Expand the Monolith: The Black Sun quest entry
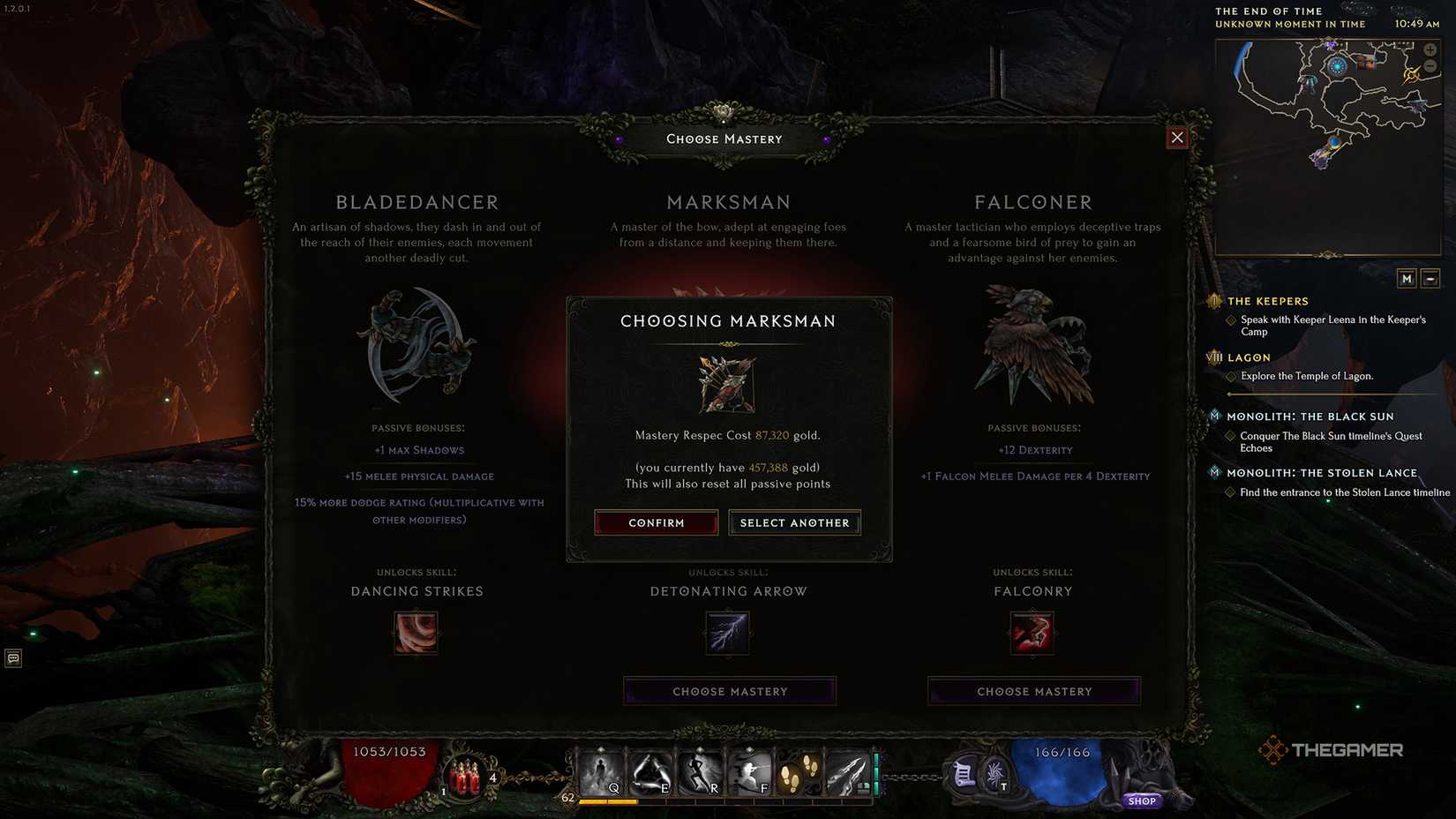 (1310, 416)
